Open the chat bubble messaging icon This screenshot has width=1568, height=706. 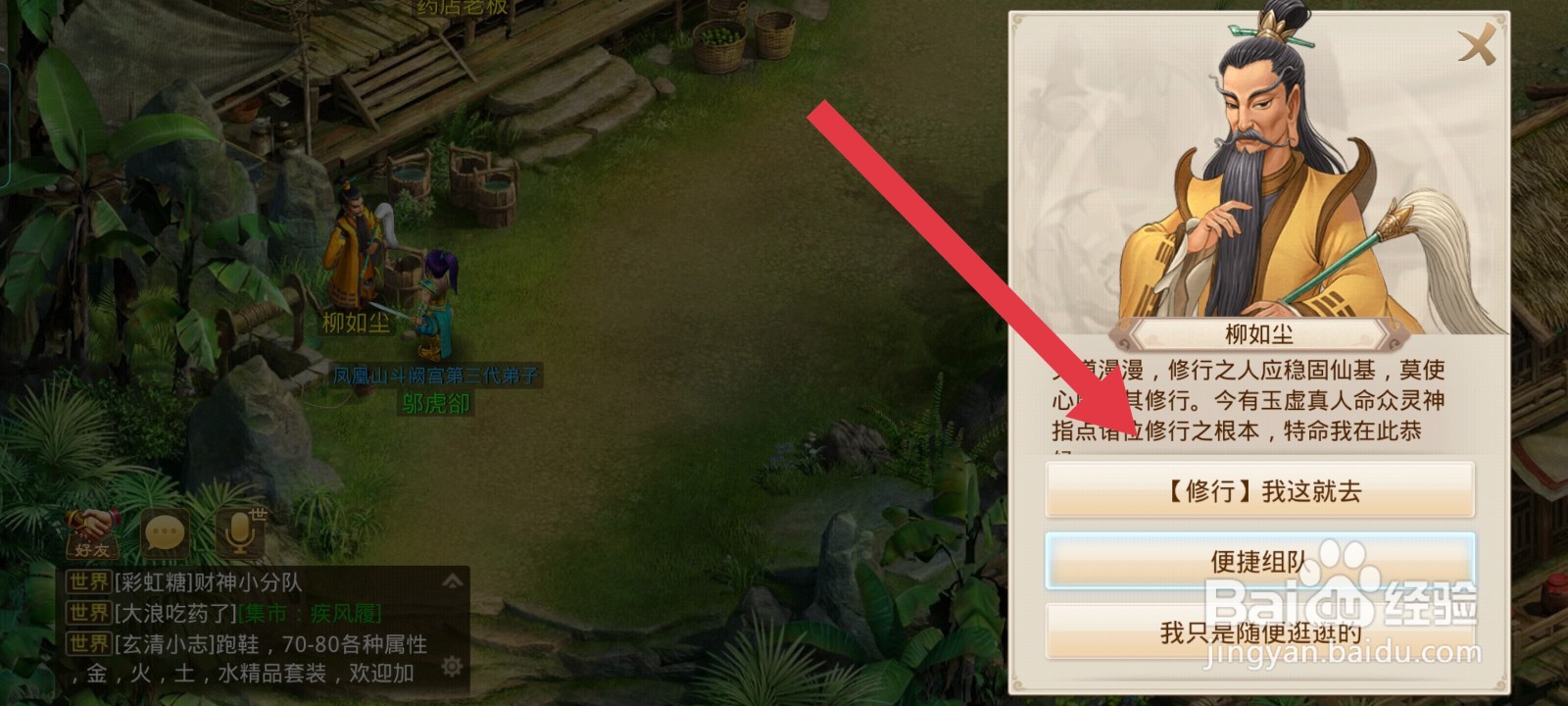[165, 532]
